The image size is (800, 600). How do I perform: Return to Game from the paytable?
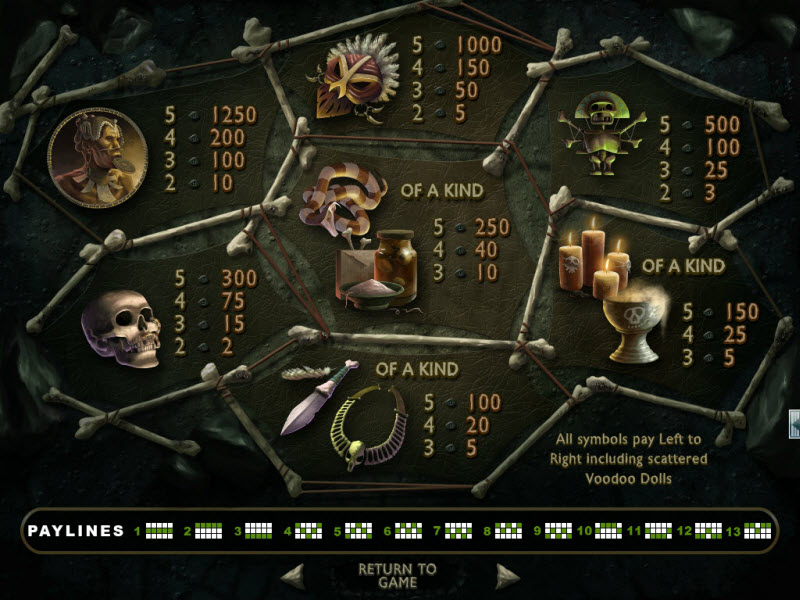point(397,575)
